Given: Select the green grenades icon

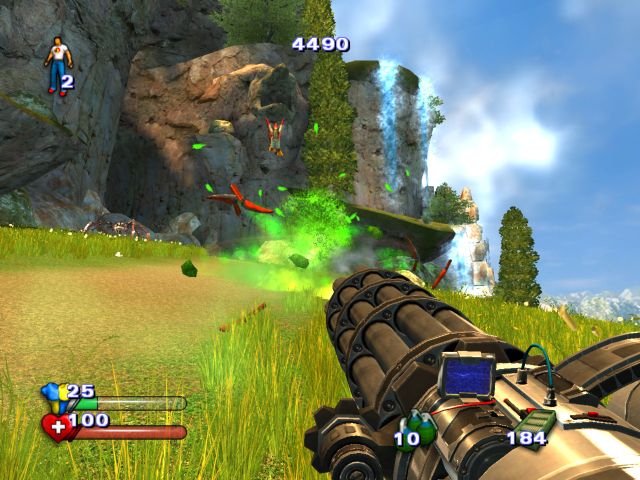Looking at the screenshot, I should [418, 427].
